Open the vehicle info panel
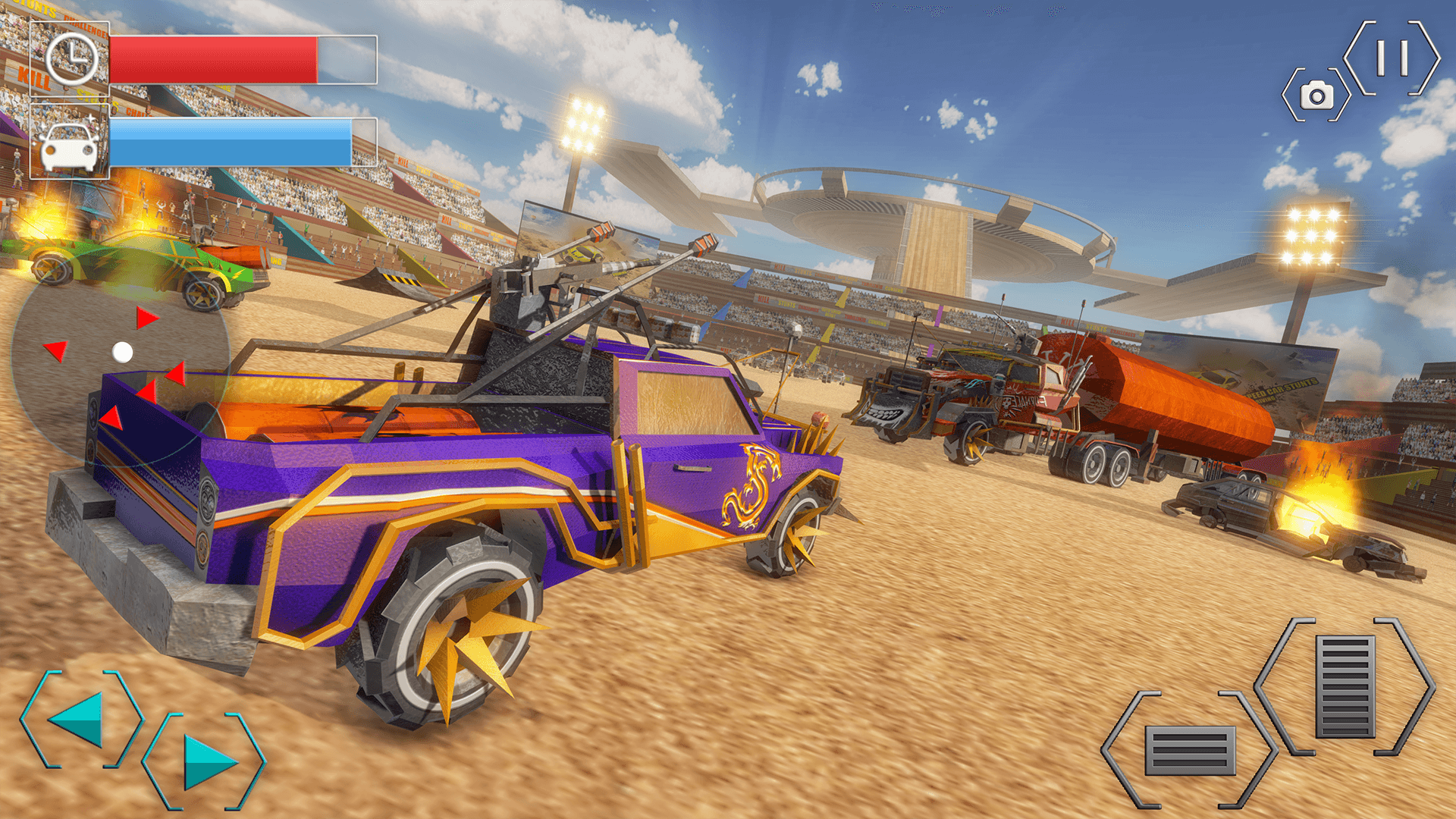The image size is (1456, 819). tap(67, 144)
